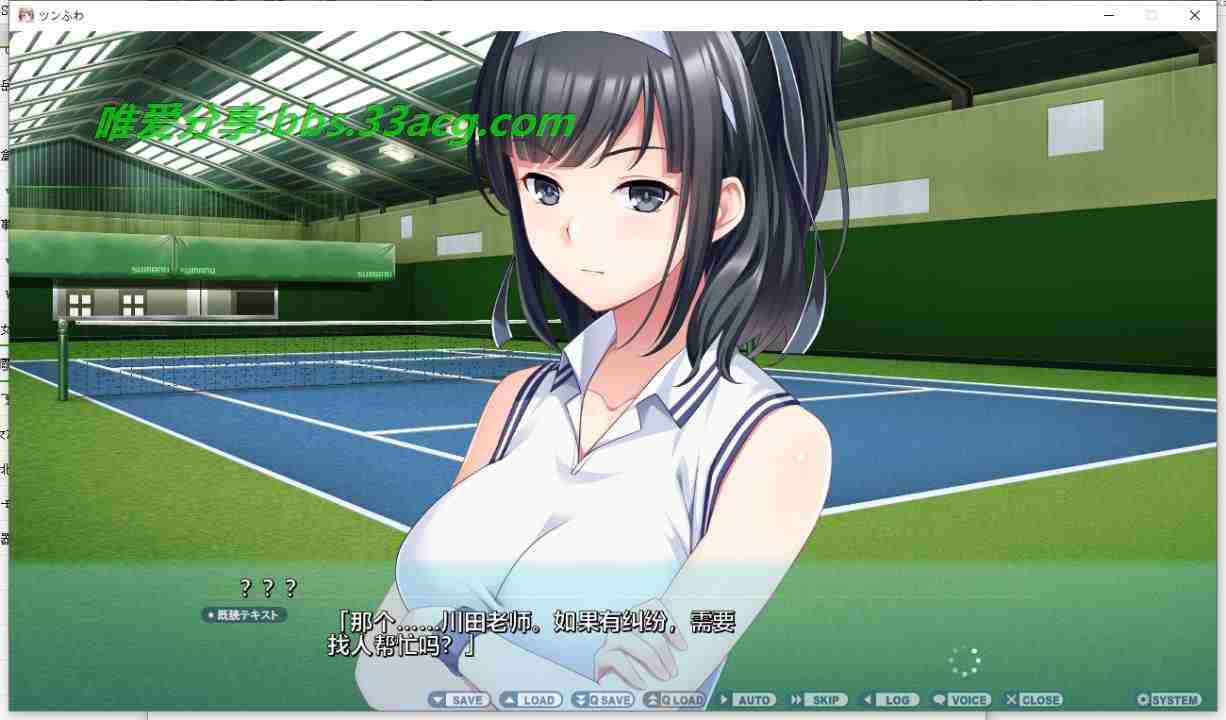Open the SAVE menu

click(x=459, y=700)
